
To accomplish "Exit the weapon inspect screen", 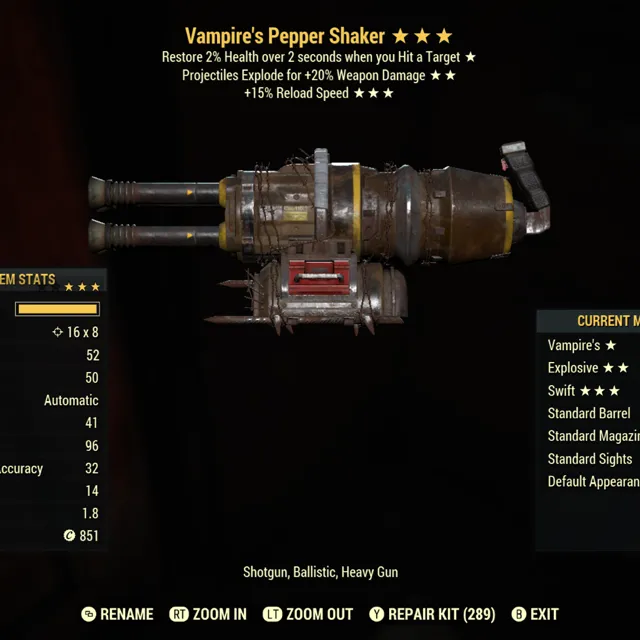I will (534, 614).
